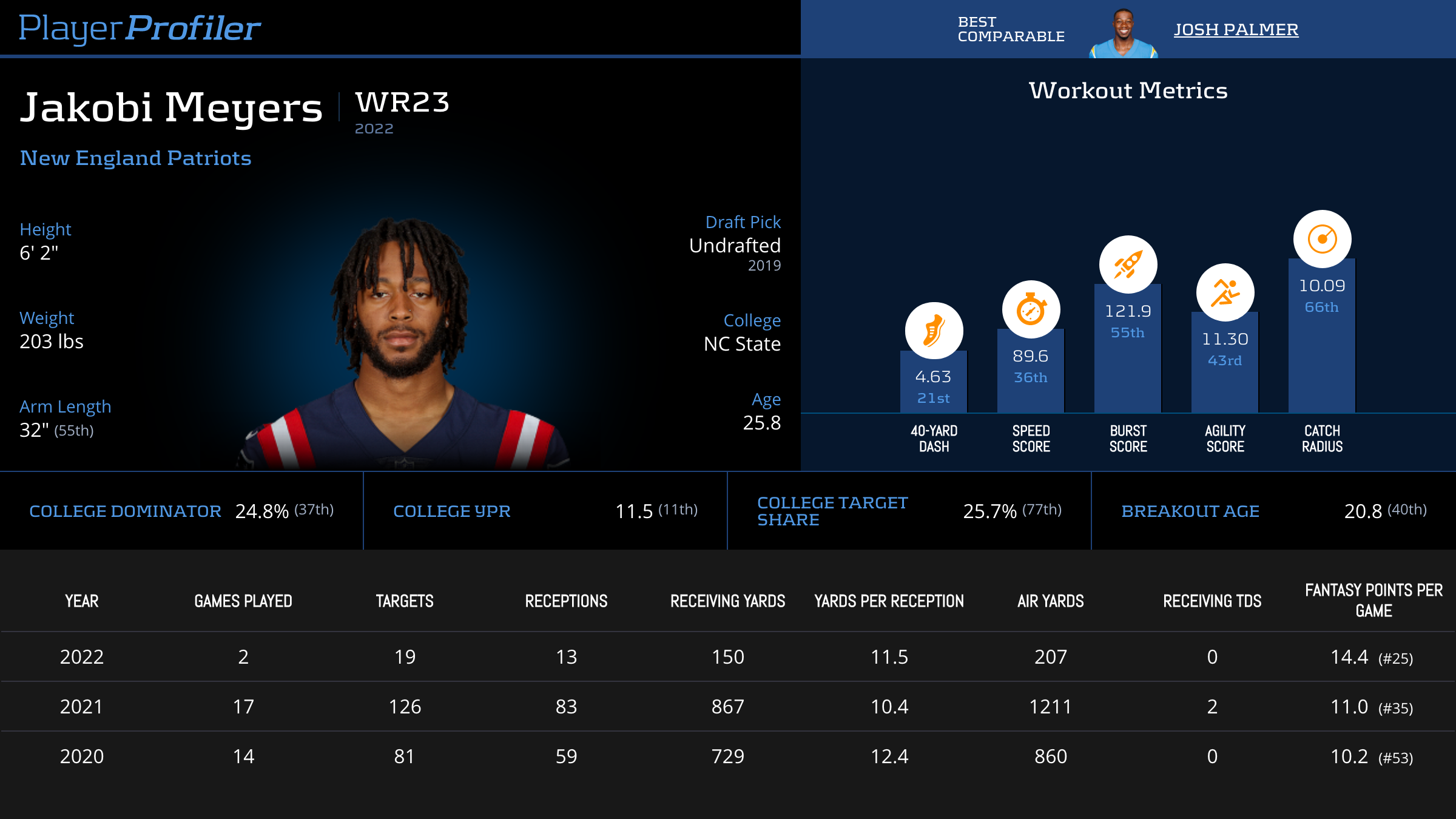Click the agility score runner icon
Image resolution: width=1456 pixels, height=819 pixels.
[x=1225, y=292]
